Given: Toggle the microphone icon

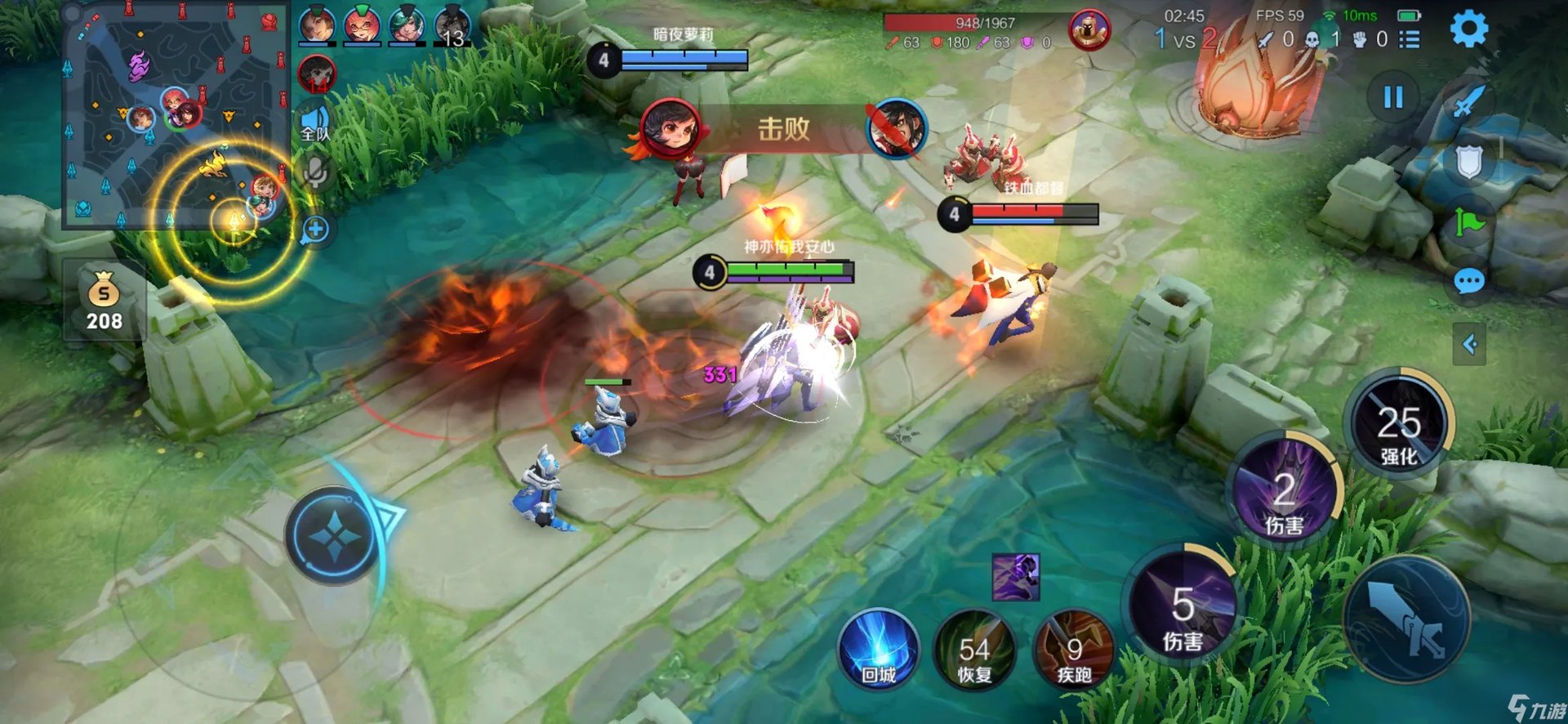Looking at the screenshot, I should [x=315, y=172].
